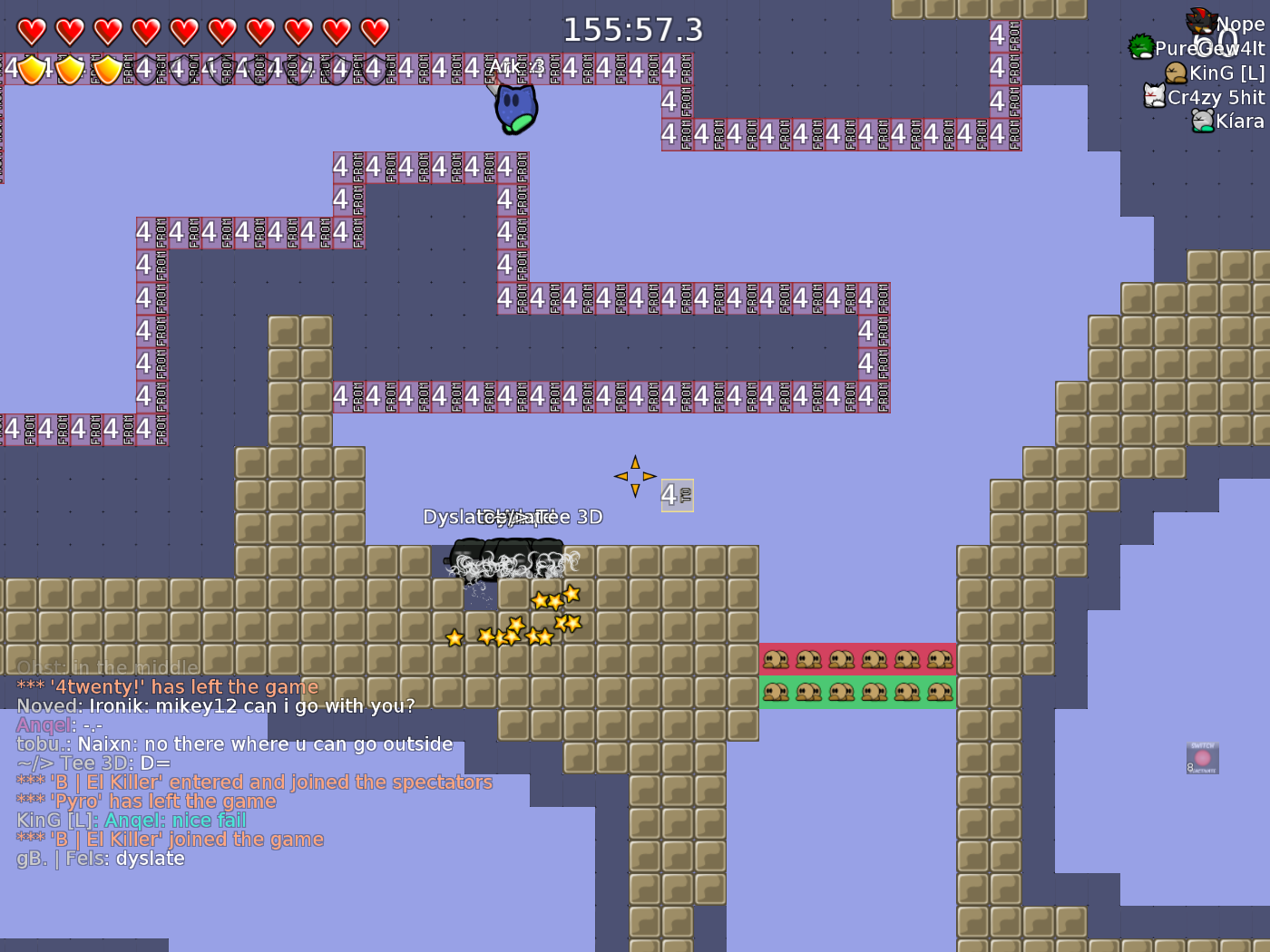
Task: Click the match timer reading 155:57.3
Action: (635, 30)
